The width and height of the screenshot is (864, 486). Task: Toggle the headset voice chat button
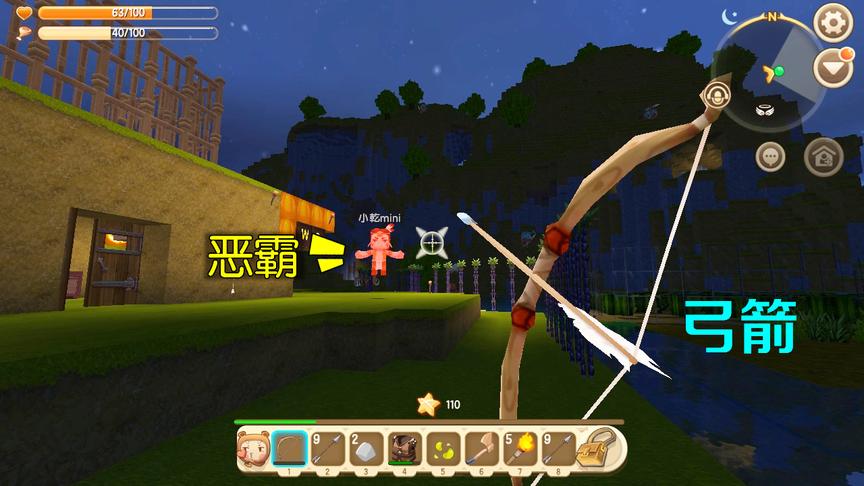point(714,95)
